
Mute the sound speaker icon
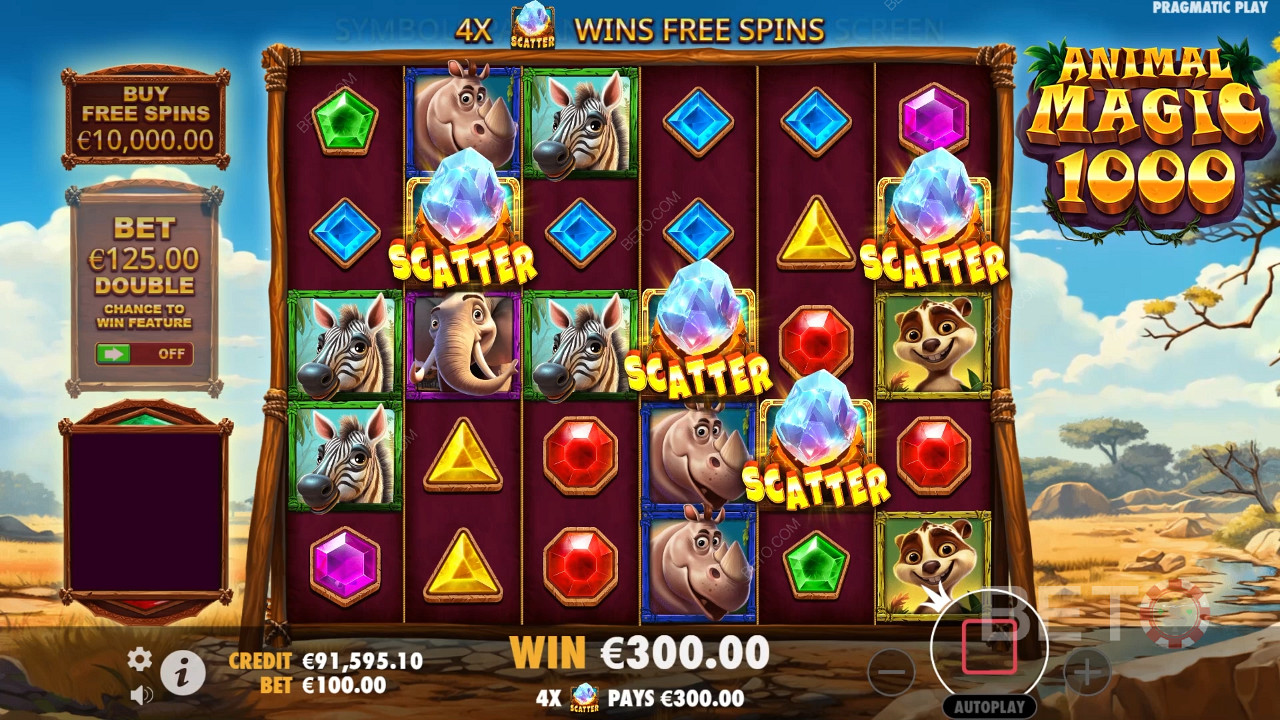pos(141,693)
